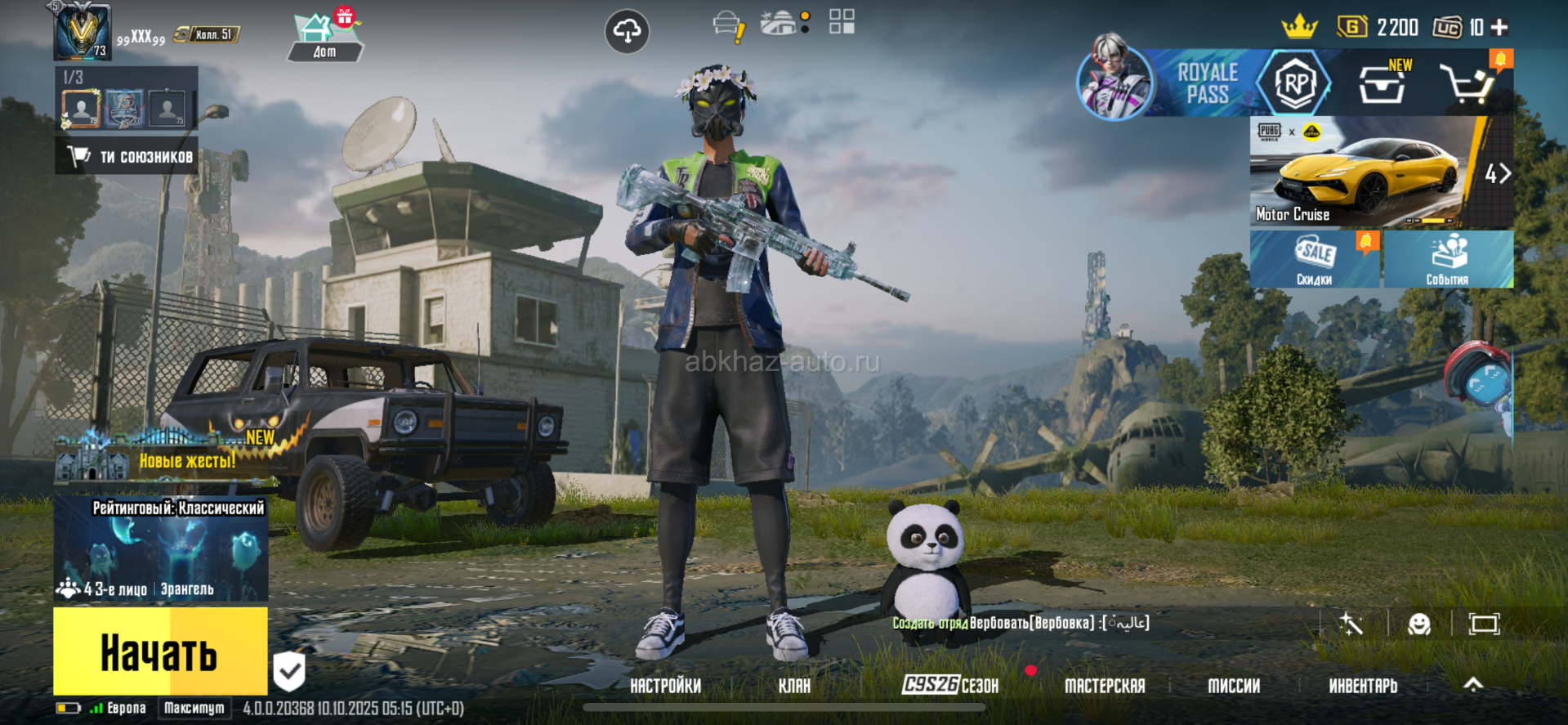Select the Рейтинговый Классический mode panel
The width and height of the screenshot is (1568, 725).
pos(160,549)
